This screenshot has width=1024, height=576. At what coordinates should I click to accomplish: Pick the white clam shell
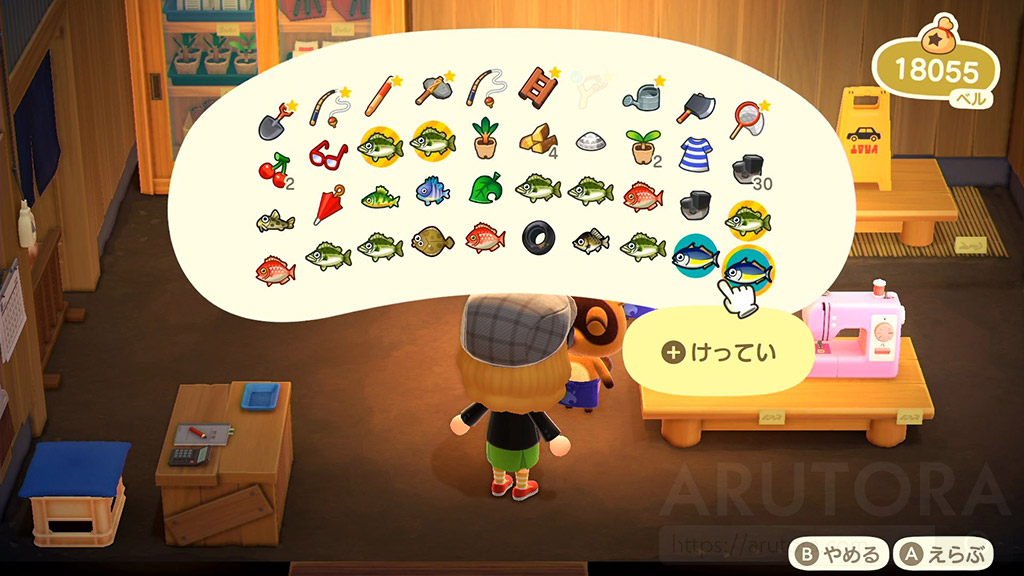point(591,142)
